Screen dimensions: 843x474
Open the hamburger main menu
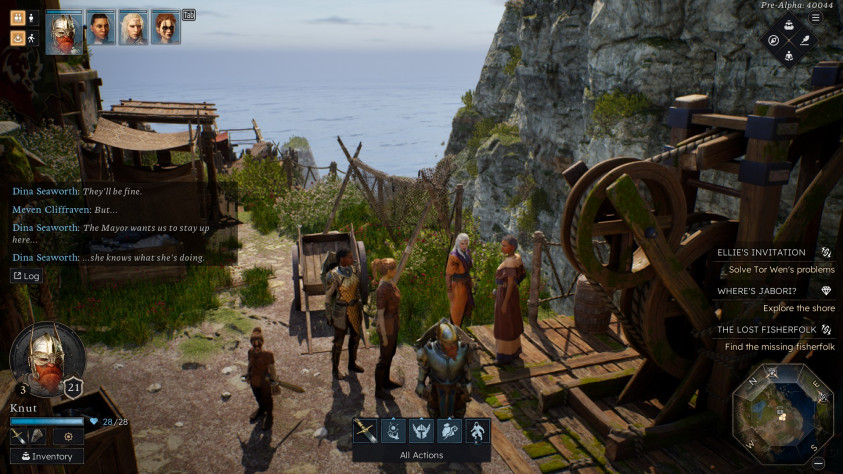[816, 17]
